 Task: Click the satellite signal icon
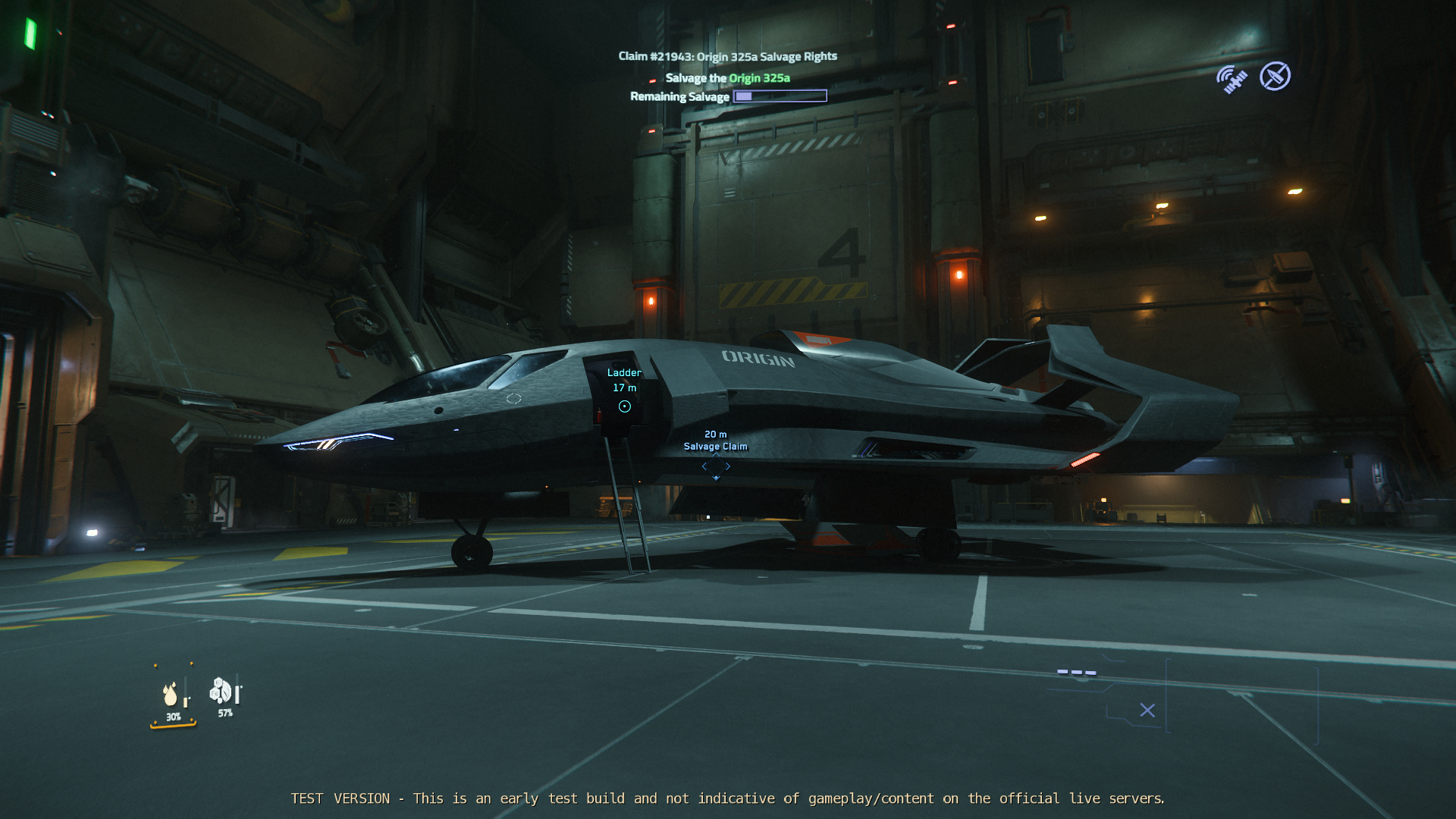[x=1232, y=78]
